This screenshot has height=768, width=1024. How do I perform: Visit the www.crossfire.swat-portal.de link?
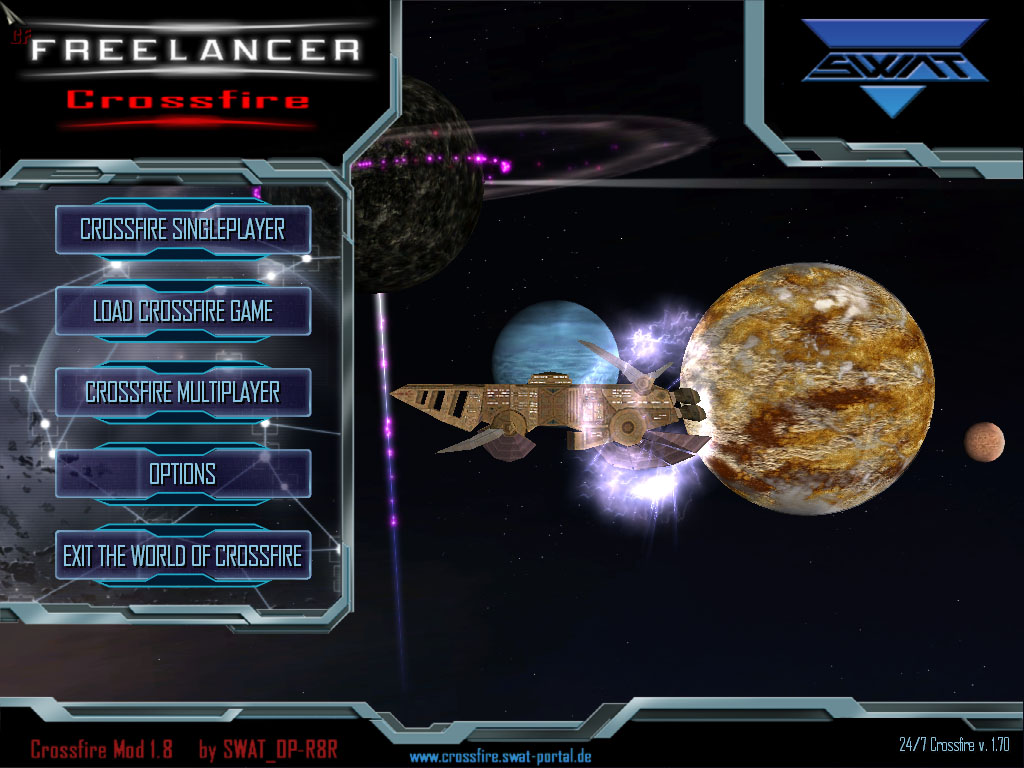coord(500,756)
